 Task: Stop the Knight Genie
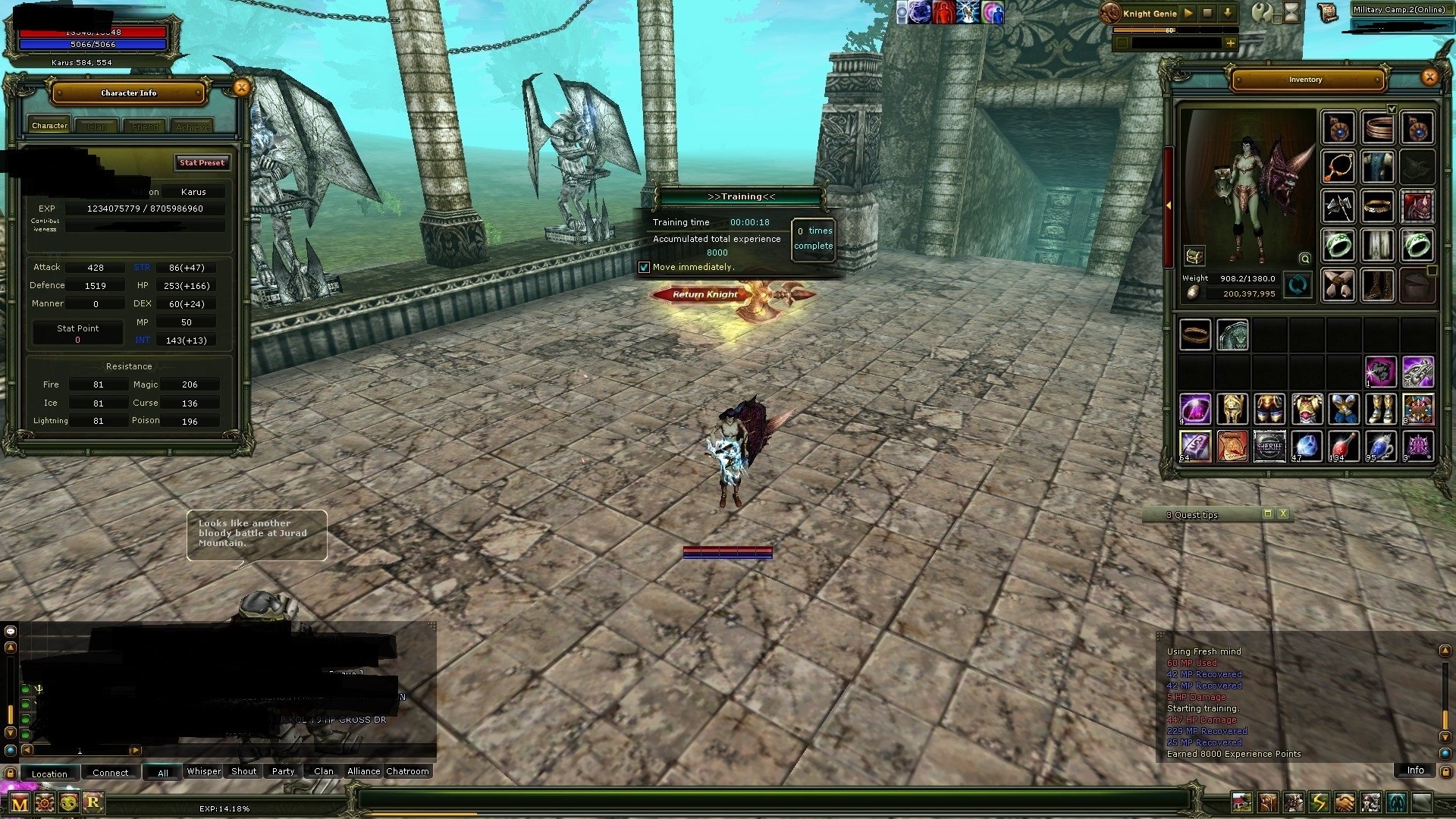[x=1207, y=13]
